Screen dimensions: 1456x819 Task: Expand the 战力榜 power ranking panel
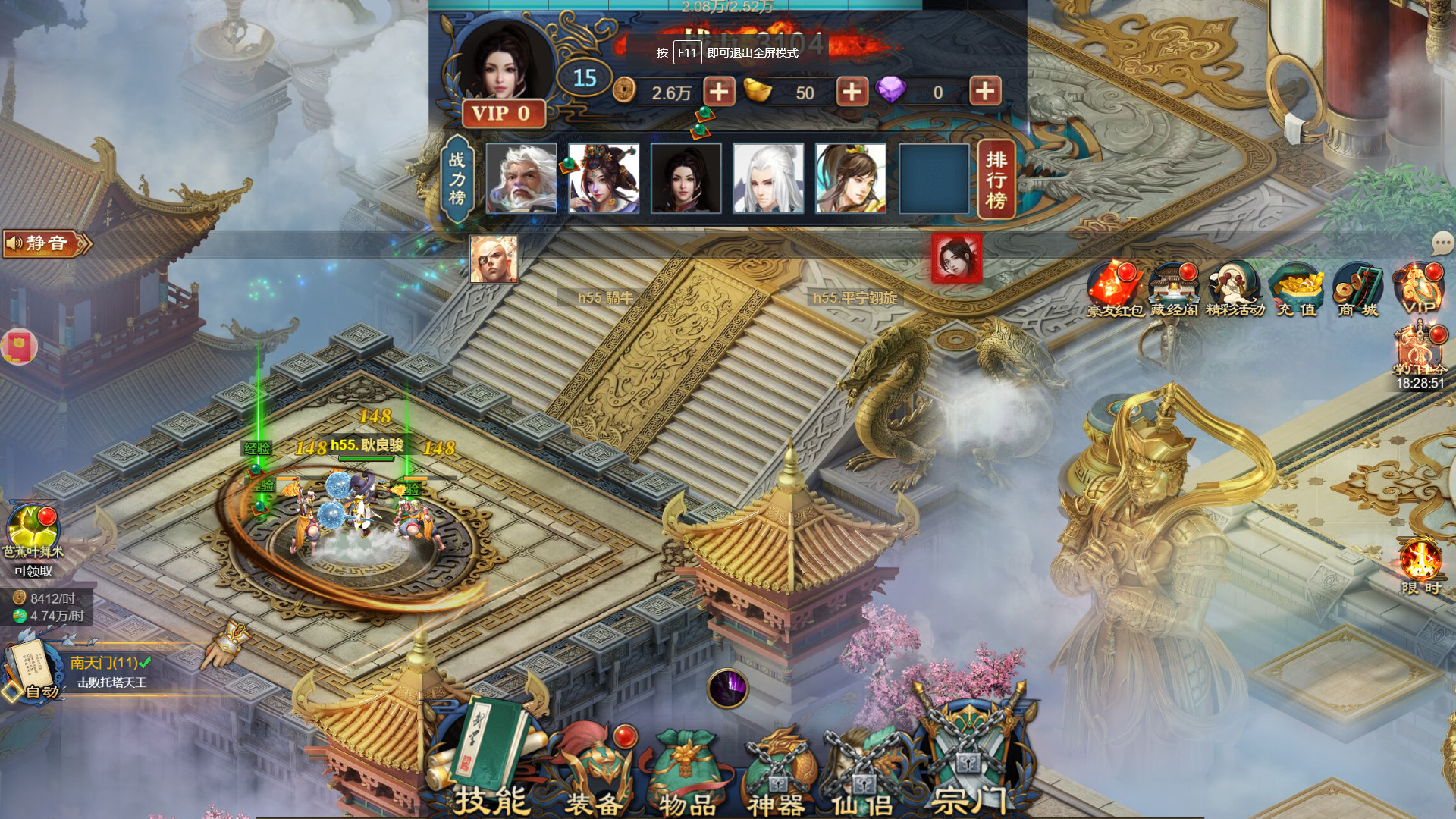(x=457, y=178)
